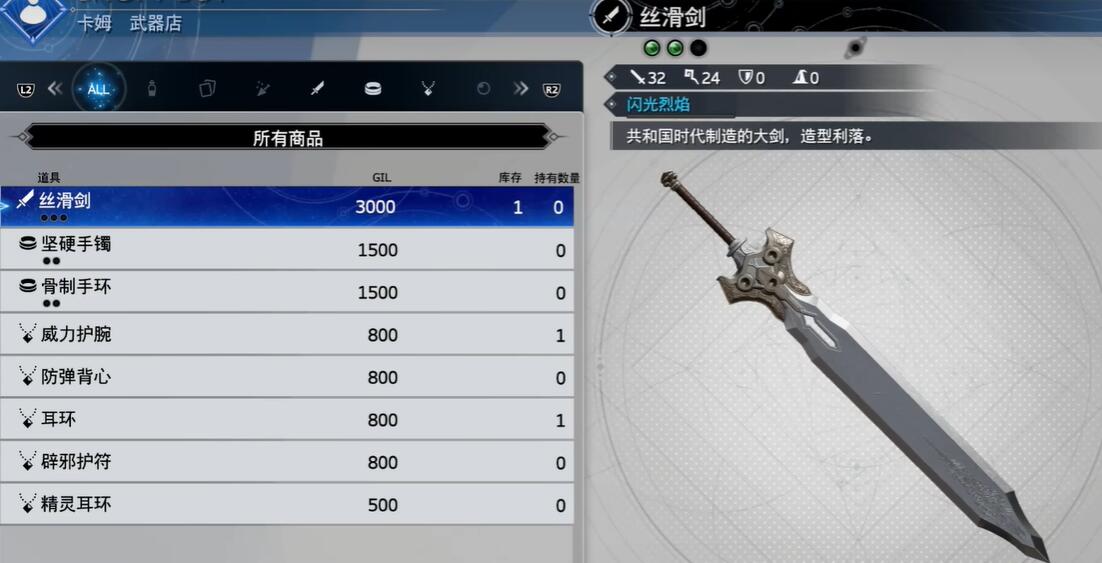The height and width of the screenshot is (563, 1102).
Task: Choose the 辟邪护符 accessory row
Action: click(x=287, y=462)
